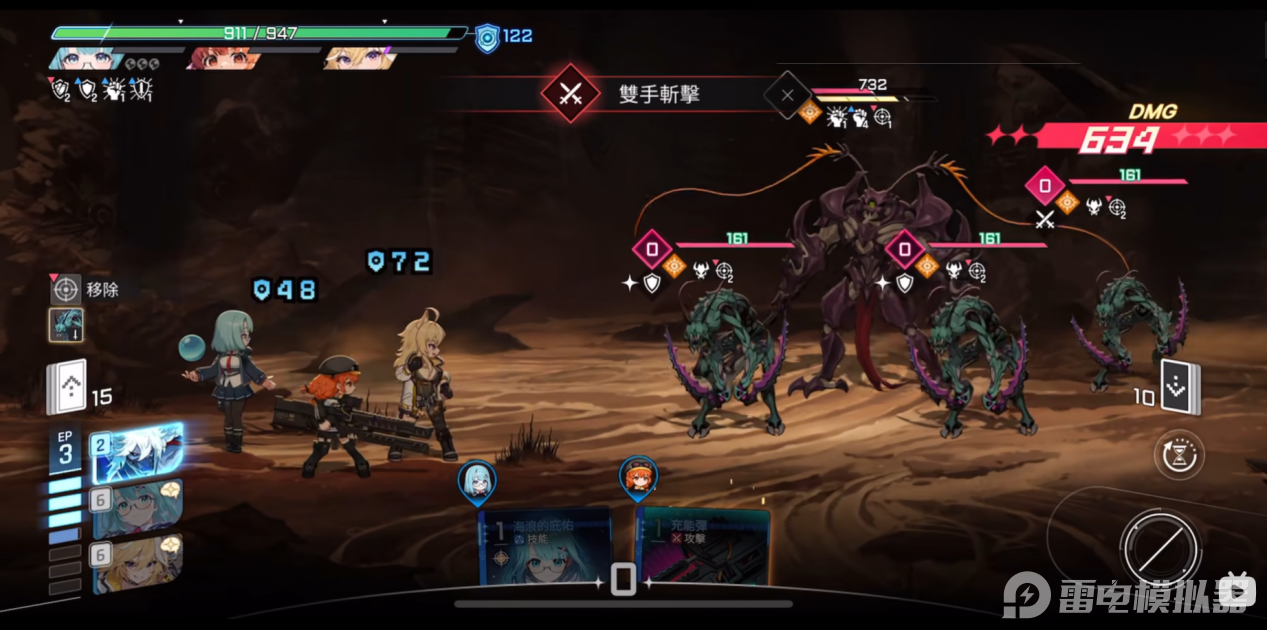Click the large circular end turn button
The width and height of the screenshot is (1267, 630).
click(1160, 548)
